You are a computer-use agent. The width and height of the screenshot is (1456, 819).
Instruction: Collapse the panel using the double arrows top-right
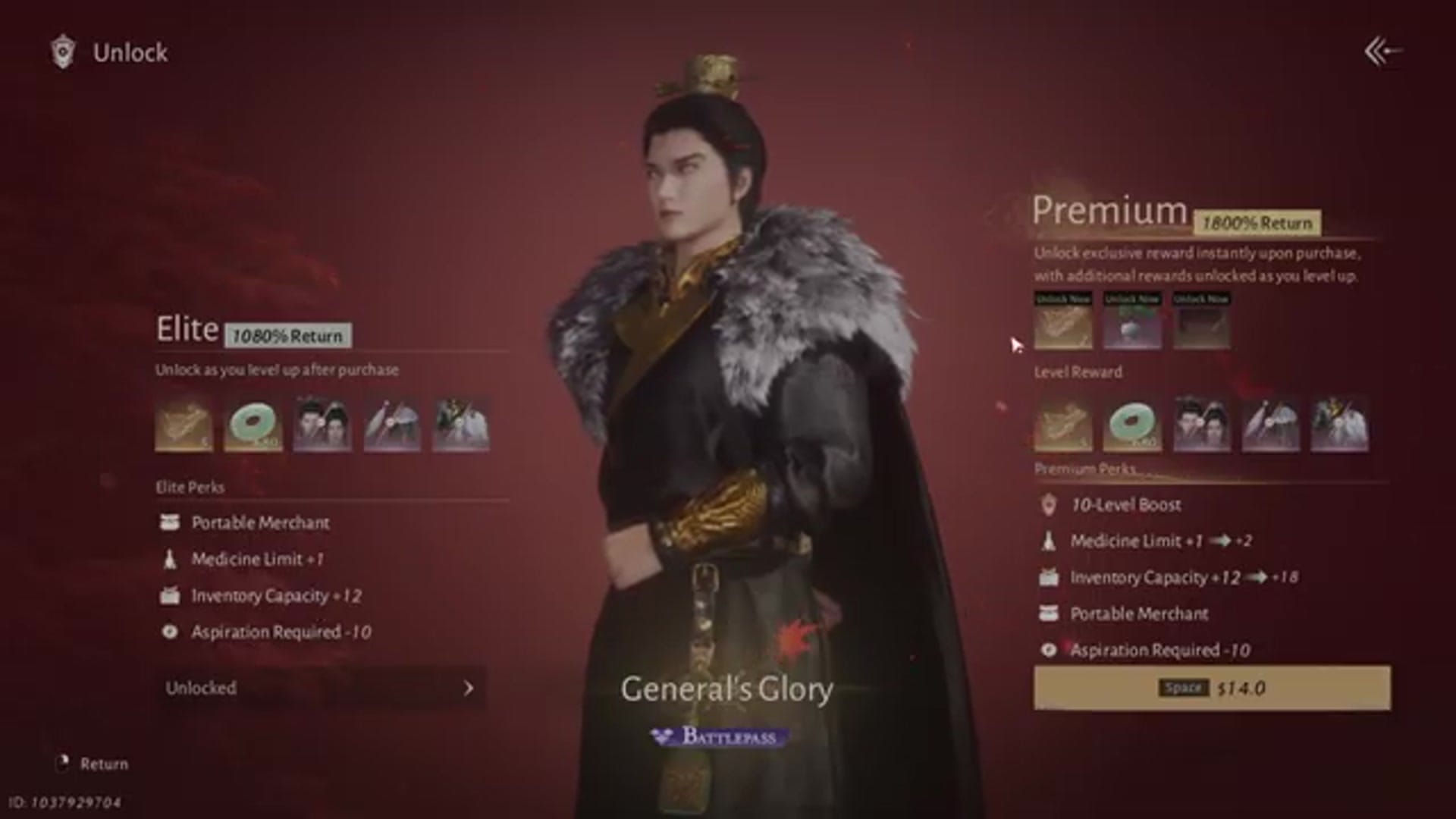[x=1380, y=50]
